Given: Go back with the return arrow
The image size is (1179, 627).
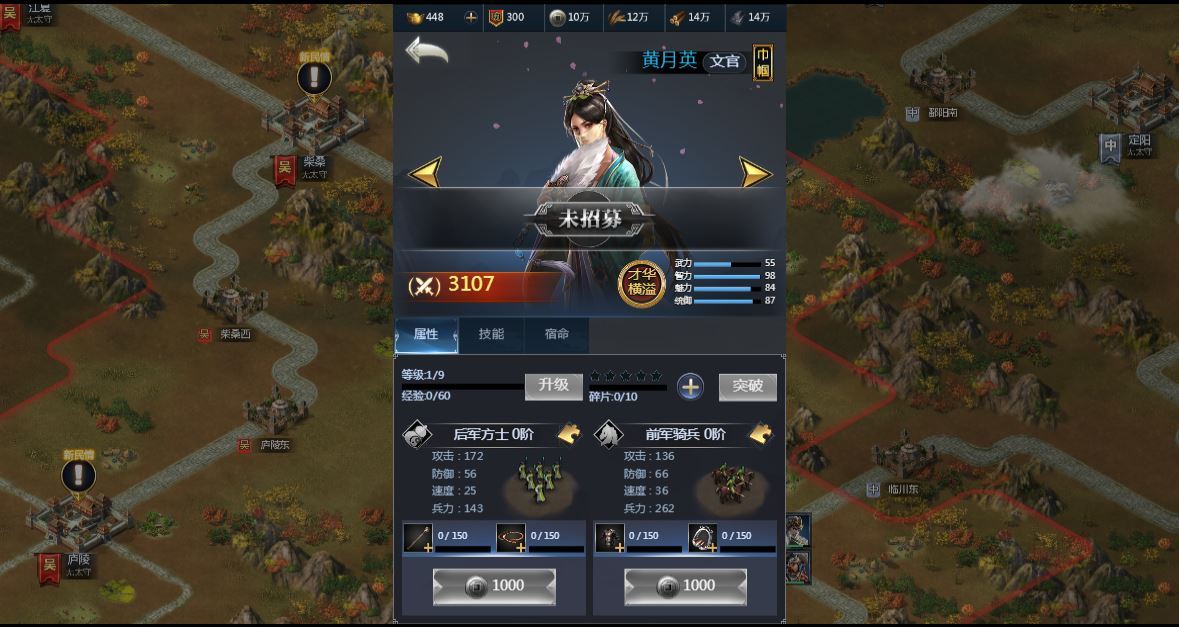Looking at the screenshot, I should 426,52.
